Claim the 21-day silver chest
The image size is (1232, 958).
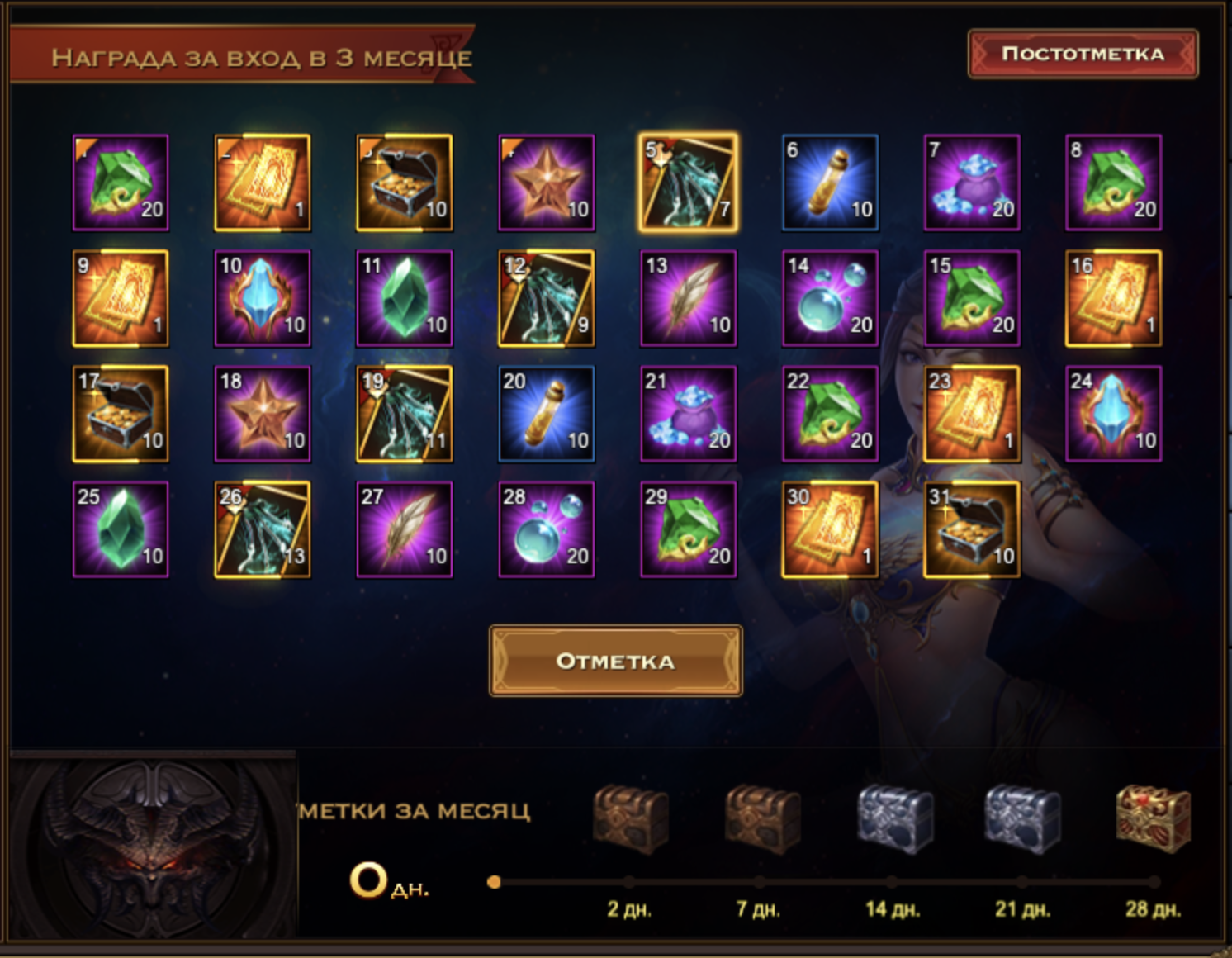pyautogui.click(x=1022, y=820)
